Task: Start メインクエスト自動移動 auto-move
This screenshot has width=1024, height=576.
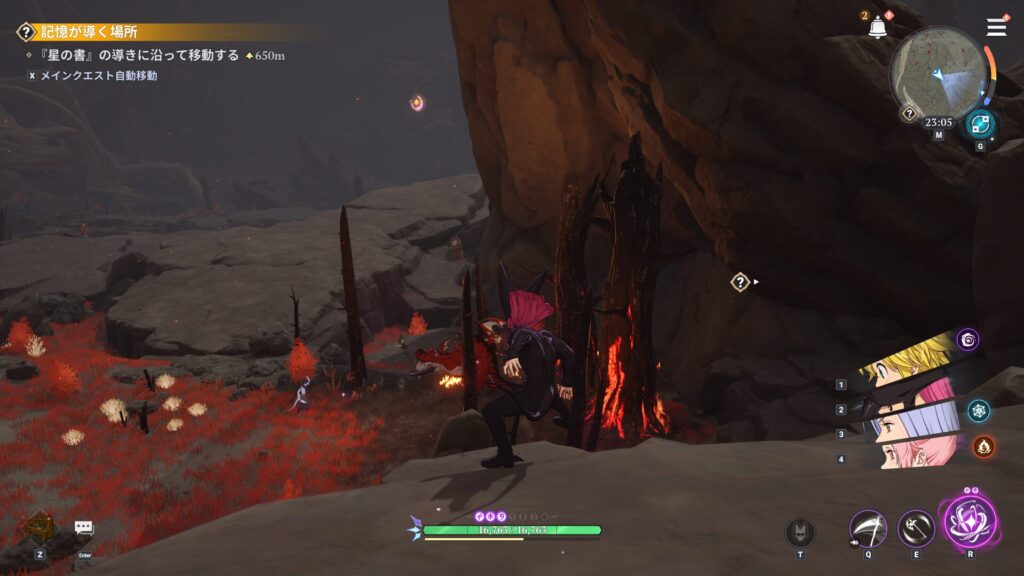Action: pos(97,75)
